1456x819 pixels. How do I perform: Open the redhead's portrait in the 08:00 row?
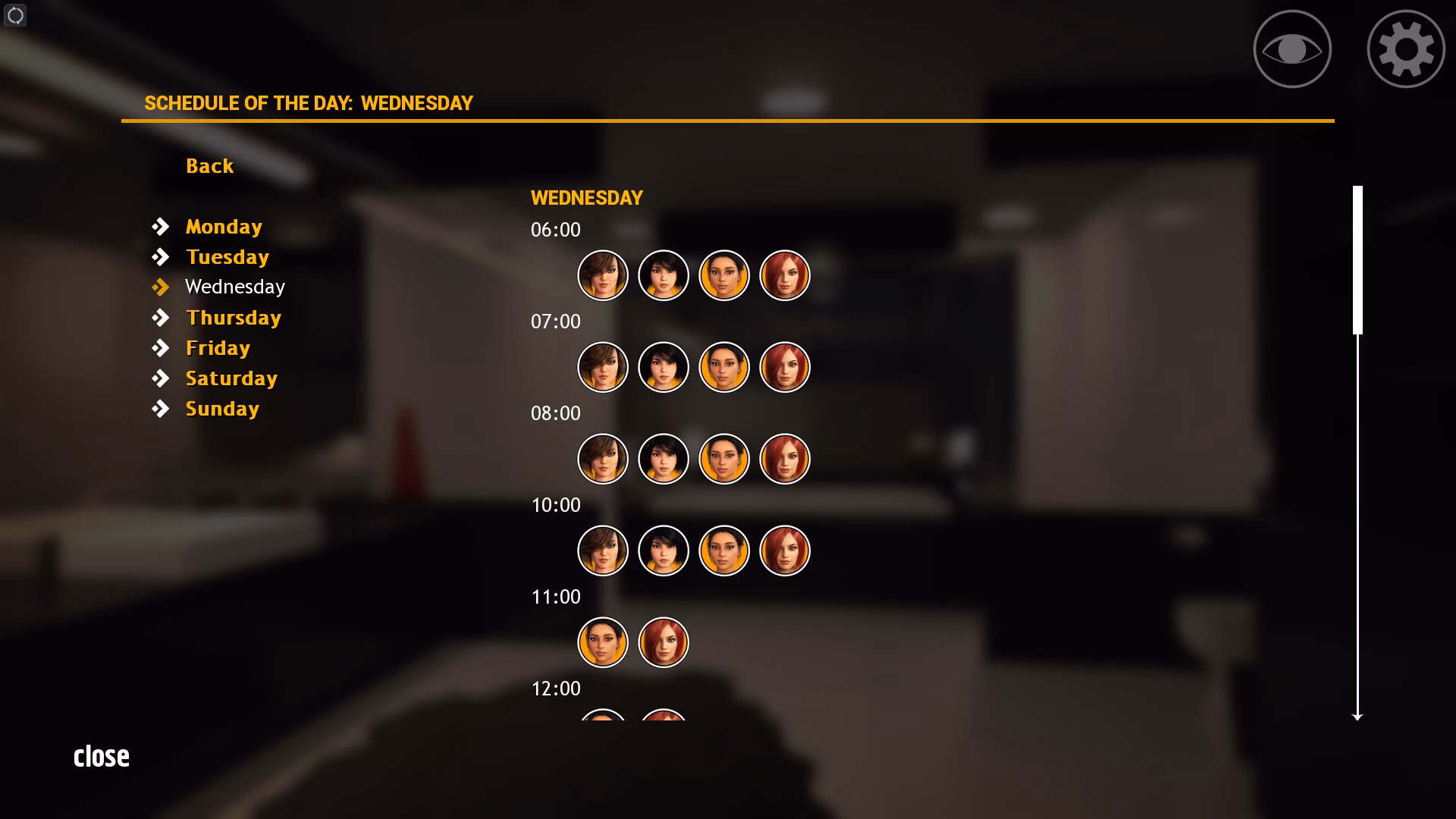click(x=785, y=459)
